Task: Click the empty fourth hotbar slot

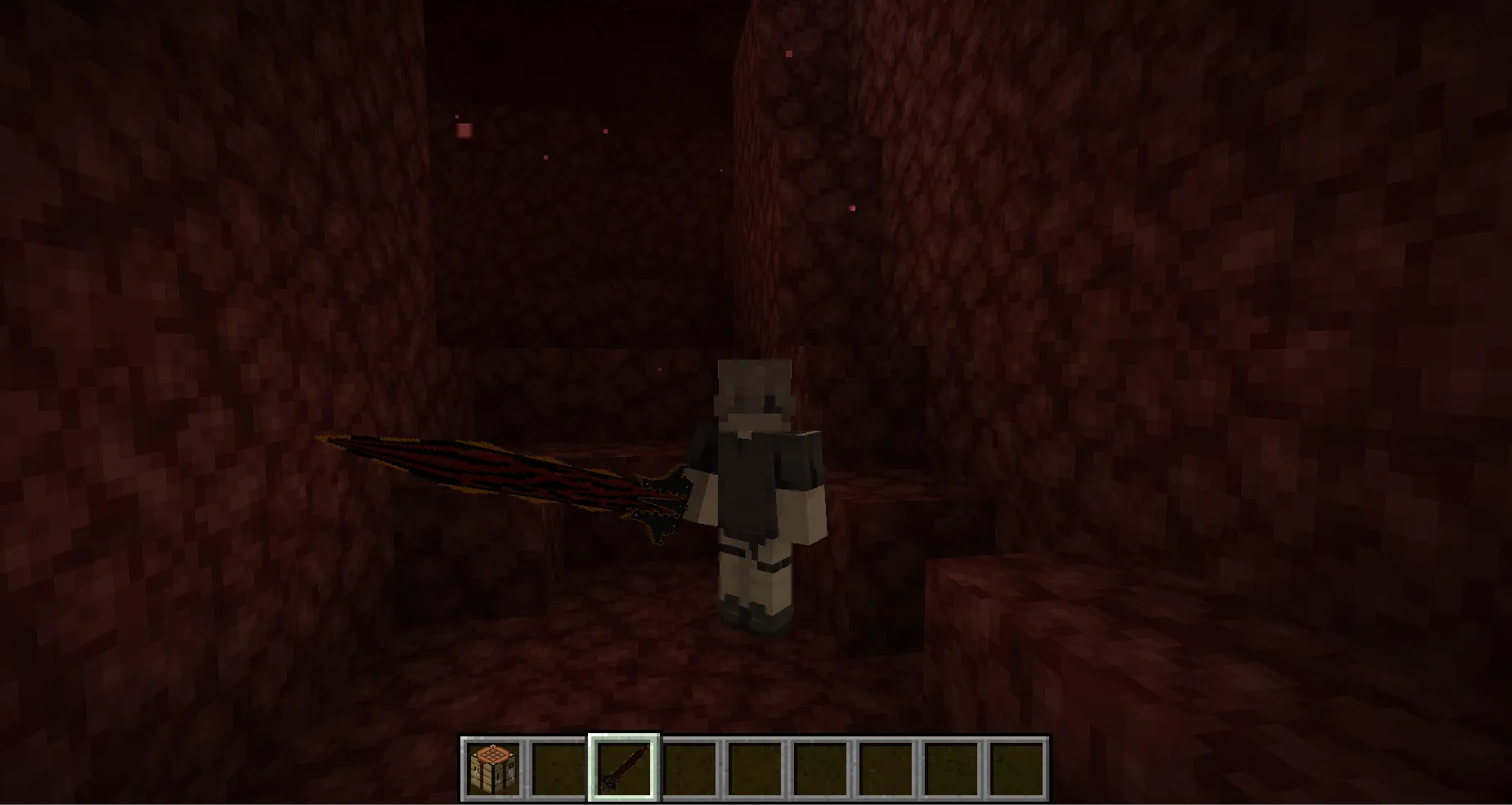Action: (x=689, y=768)
